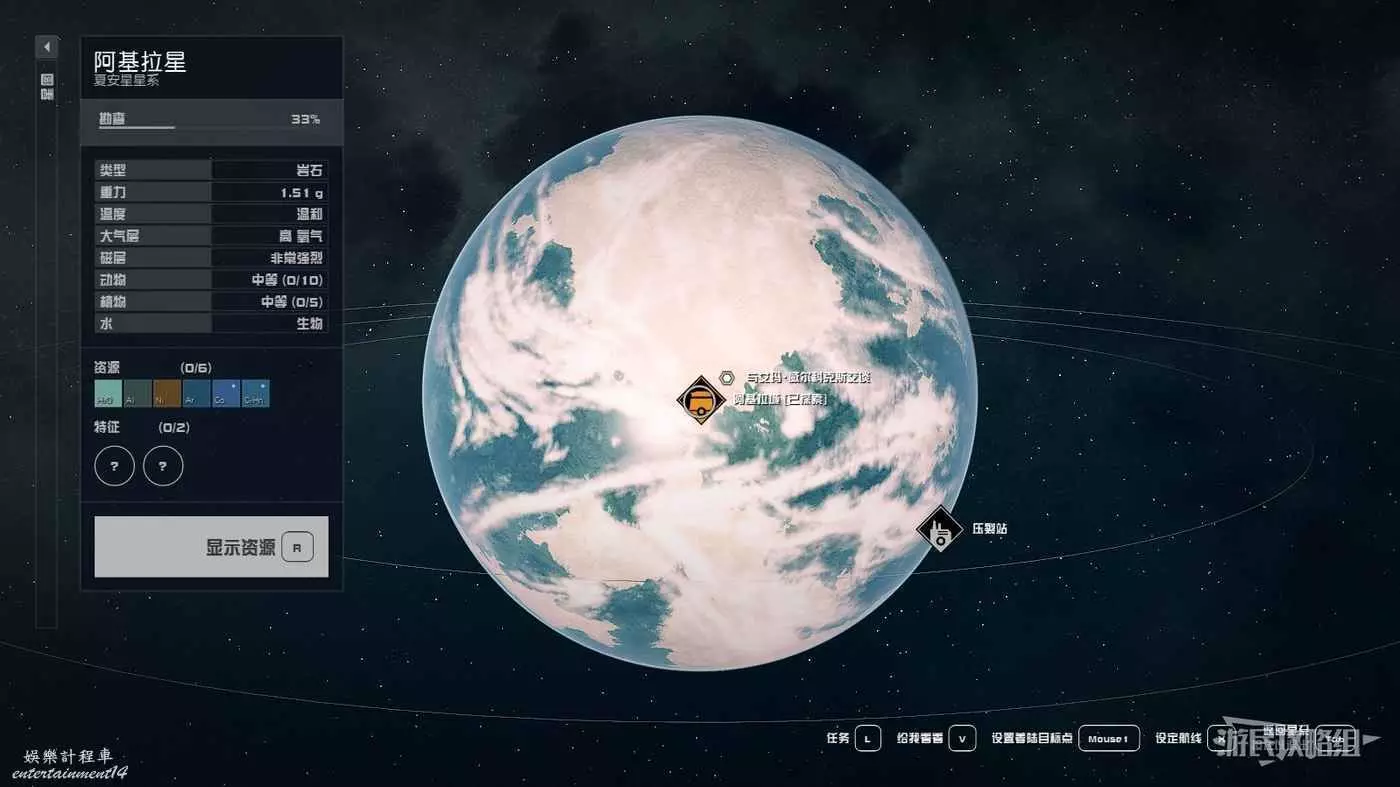This screenshot has width=1400, height=787.
Task: Collapse the planet info panel arrow
Action: click(47, 47)
